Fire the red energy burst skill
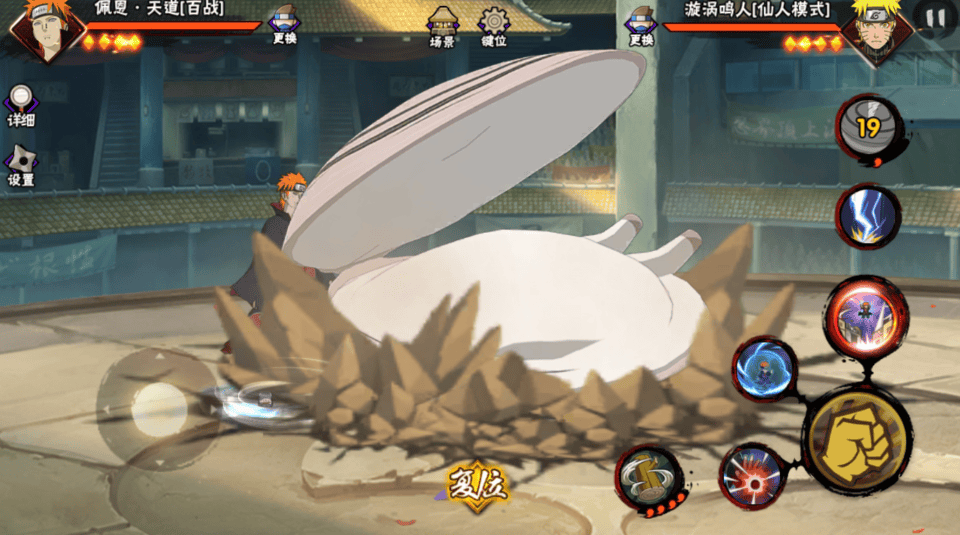The width and height of the screenshot is (960, 535). coord(752,474)
